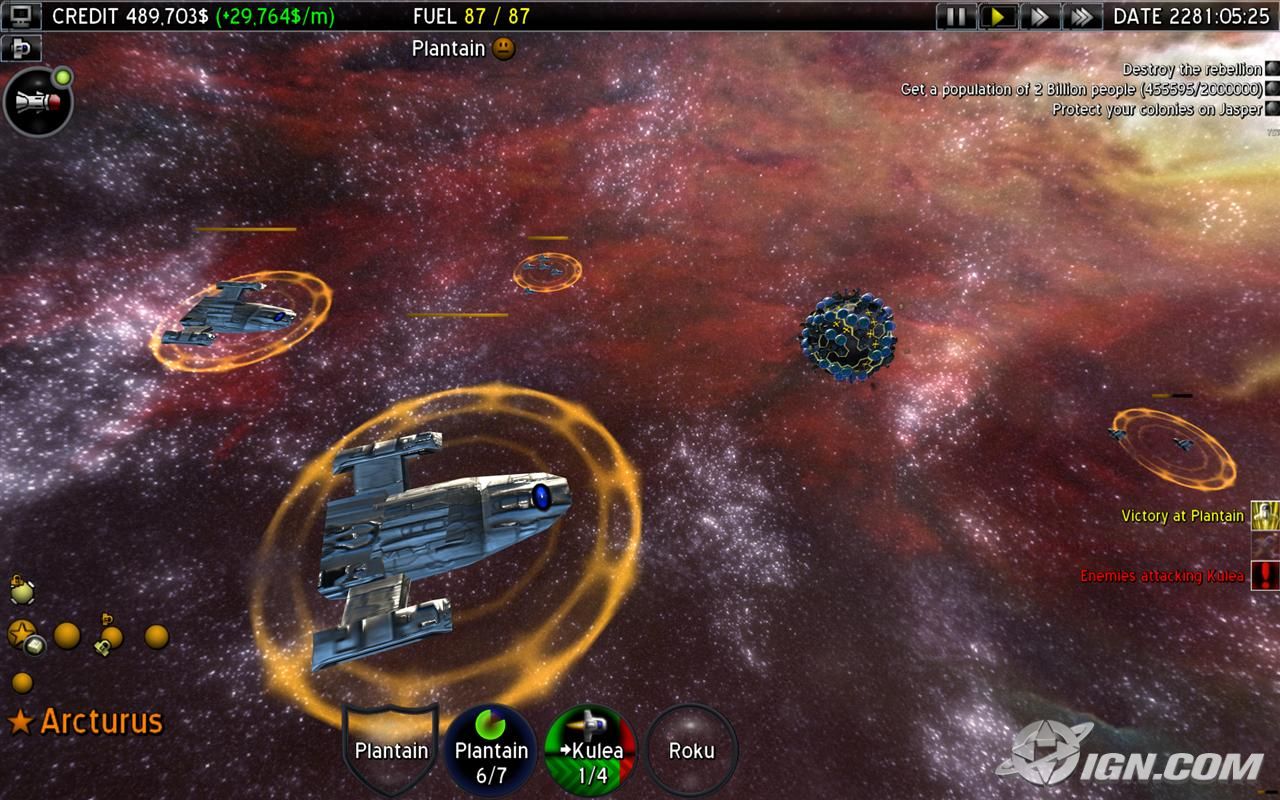Viewport: 1280px width, 800px height.
Task: Pause the game with the pause button
Action: [x=956, y=16]
